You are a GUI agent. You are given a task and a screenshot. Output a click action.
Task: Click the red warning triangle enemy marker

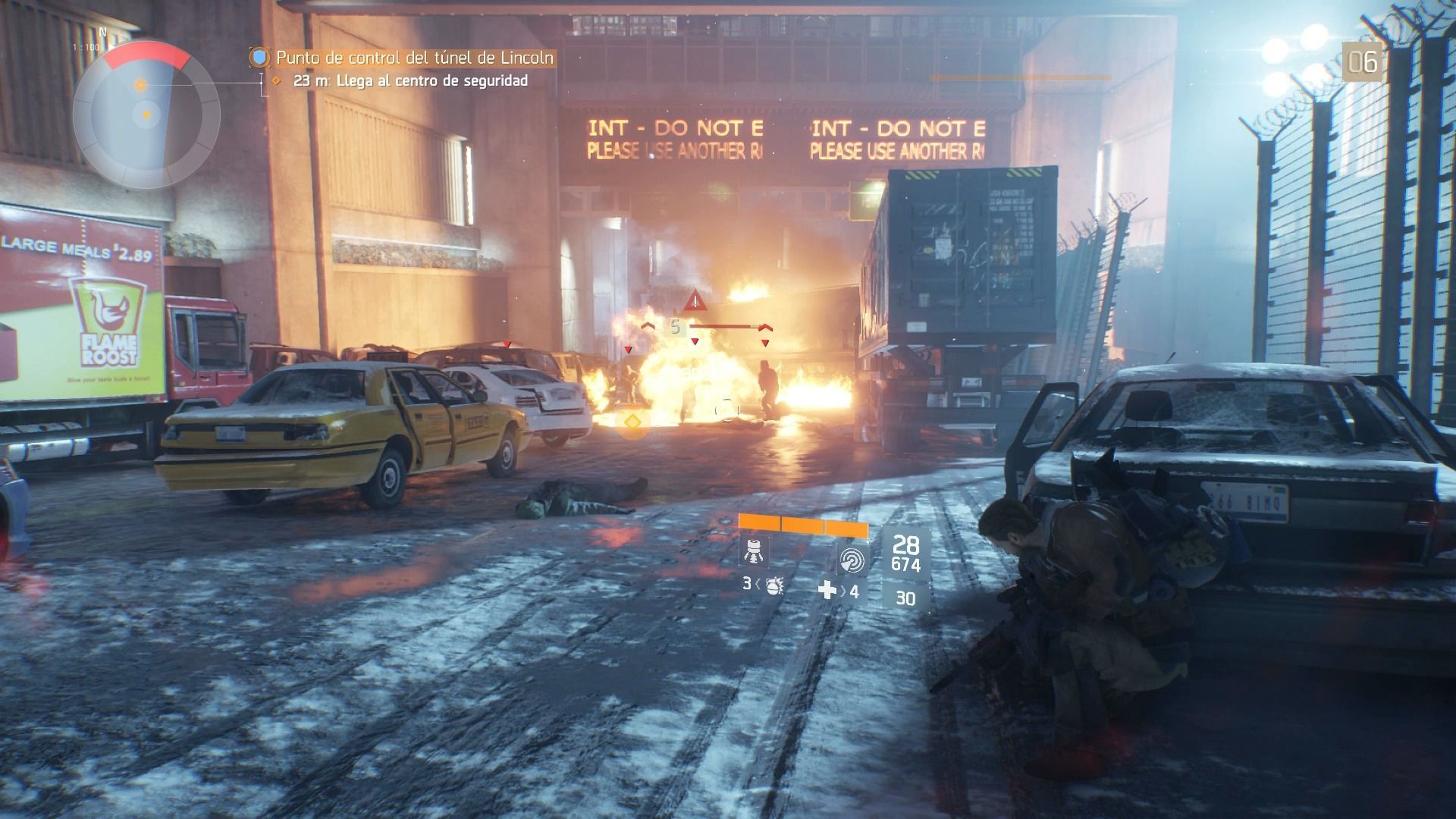point(694,301)
